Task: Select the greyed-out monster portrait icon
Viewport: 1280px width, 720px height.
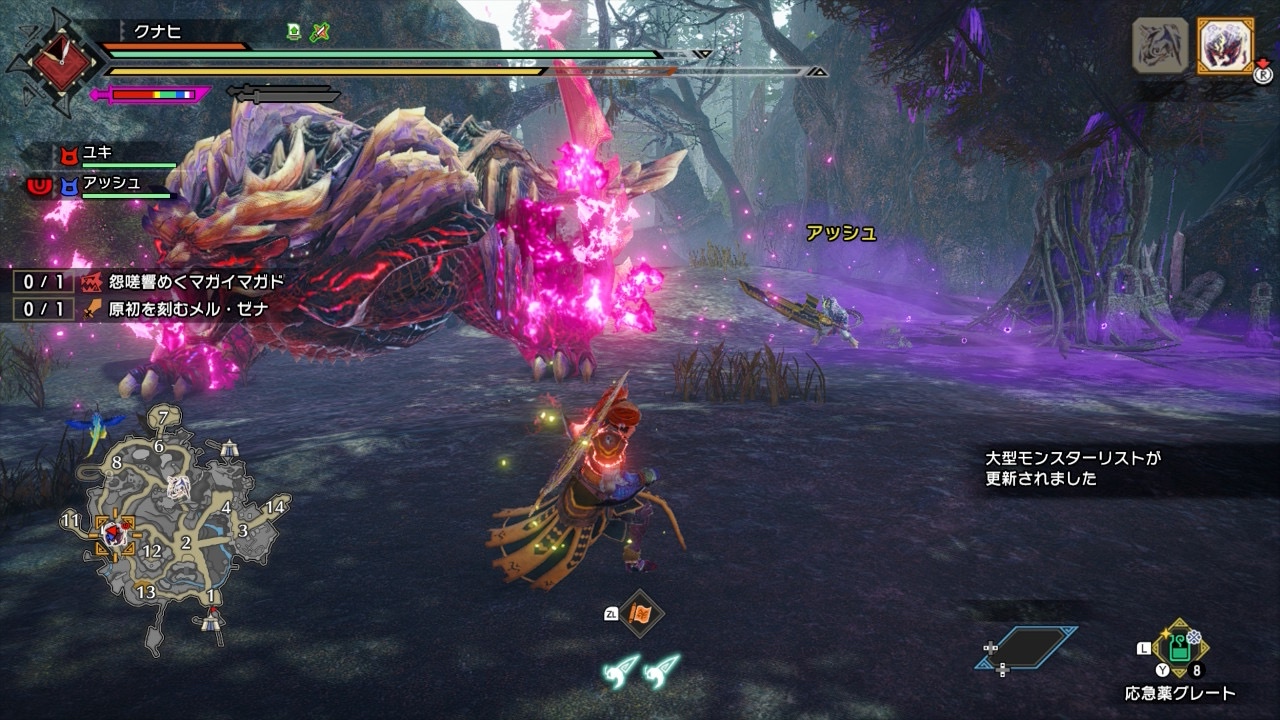Action: [x=1160, y=46]
